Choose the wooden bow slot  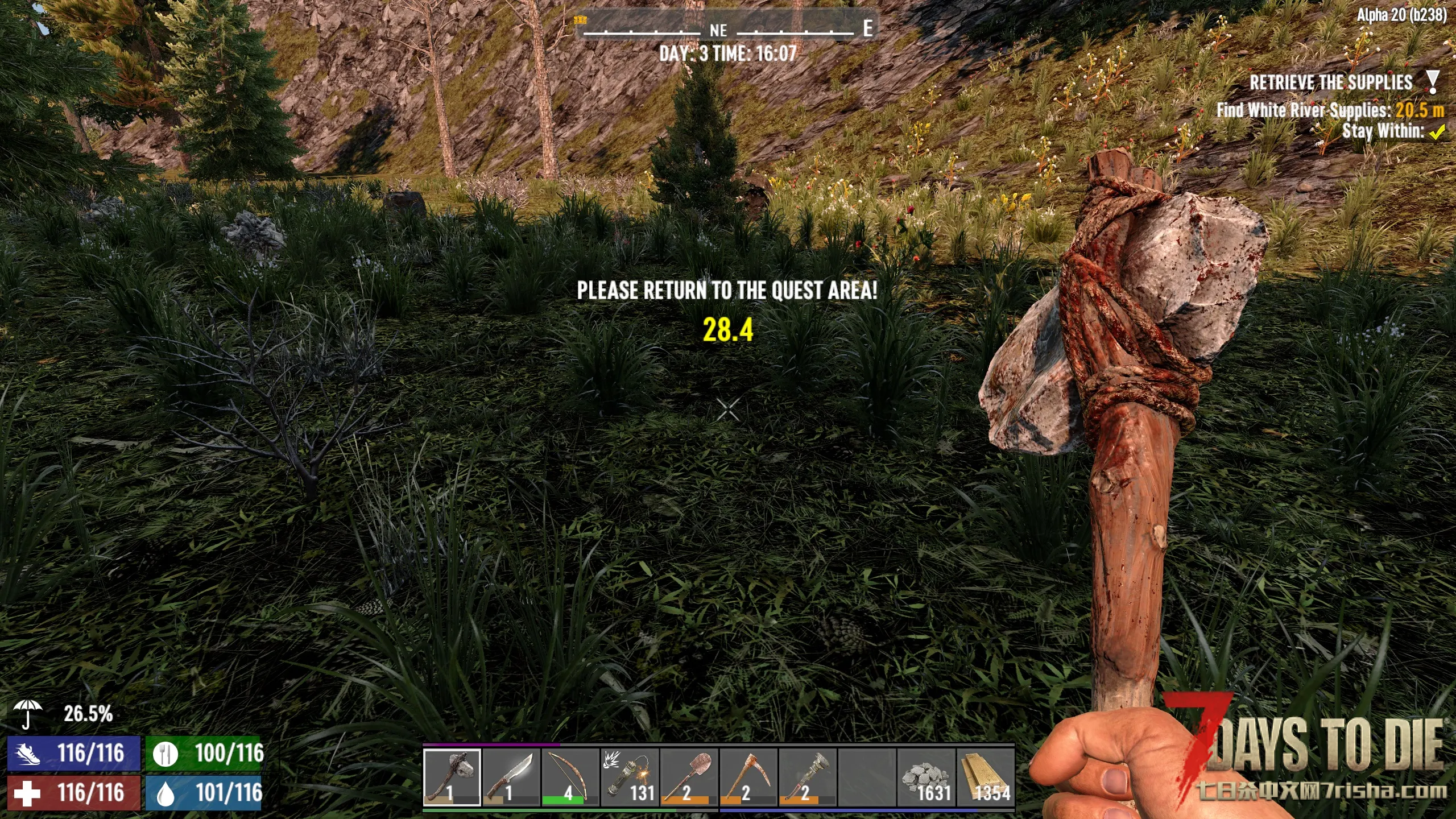pos(570,777)
